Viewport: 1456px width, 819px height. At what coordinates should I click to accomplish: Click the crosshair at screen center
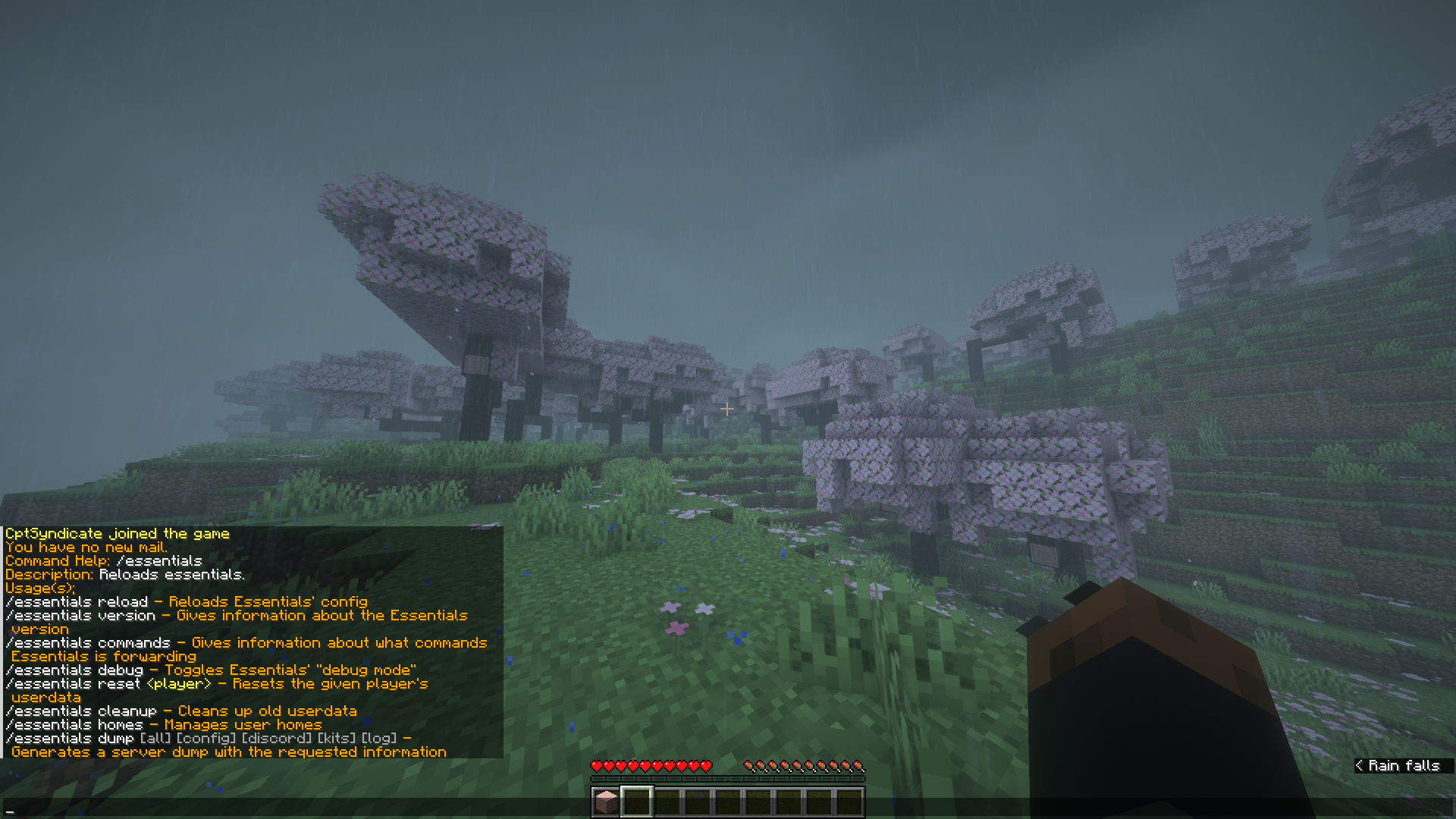click(x=728, y=409)
